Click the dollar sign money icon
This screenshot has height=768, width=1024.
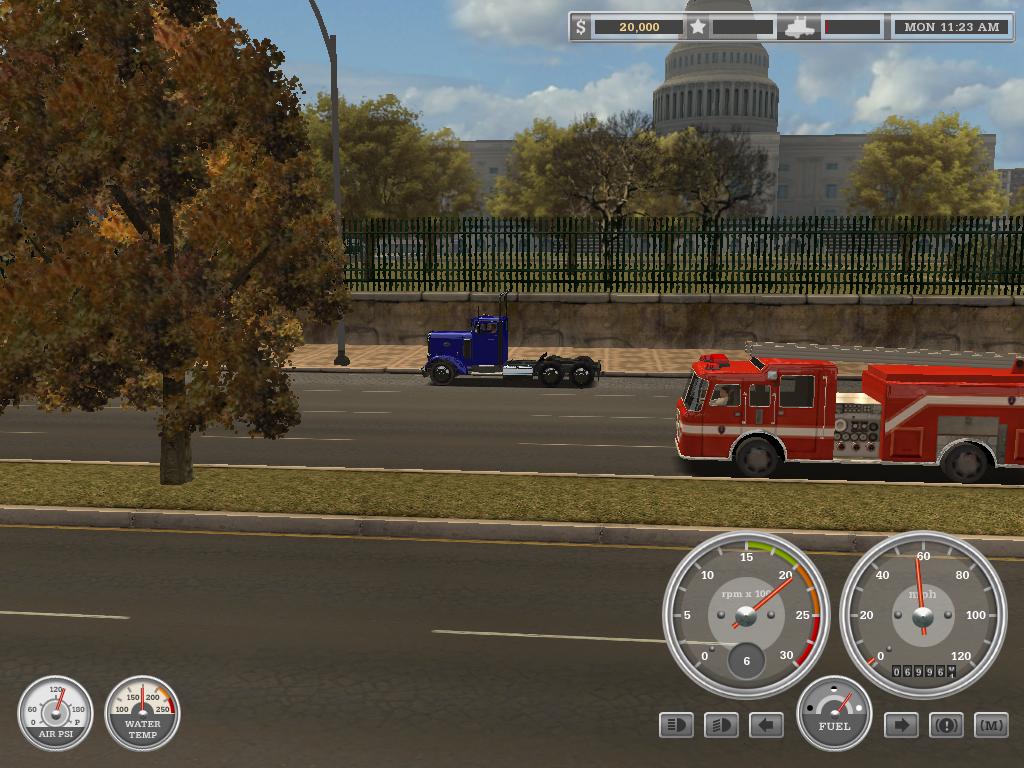click(x=582, y=27)
